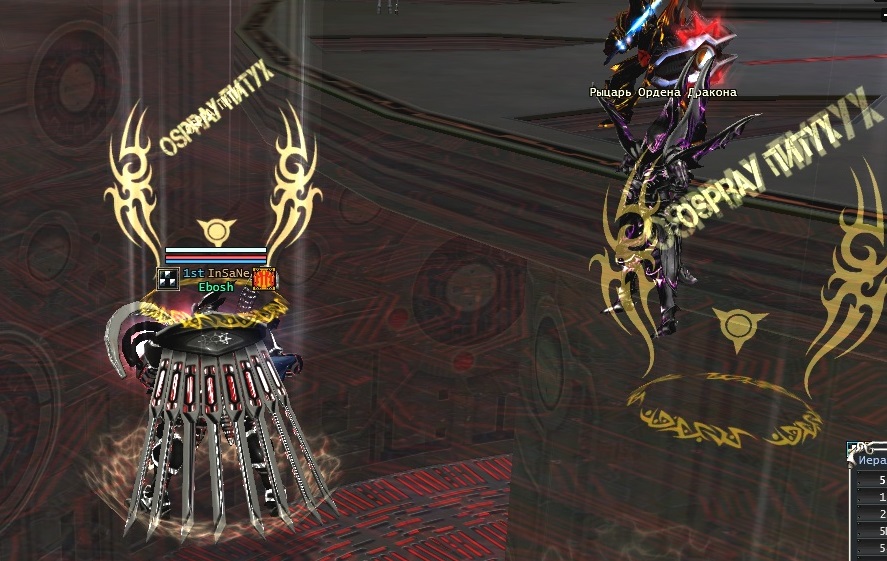
Task: Click the small corner icon of the "Иера" panel
Action: click(x=852, y=448)
